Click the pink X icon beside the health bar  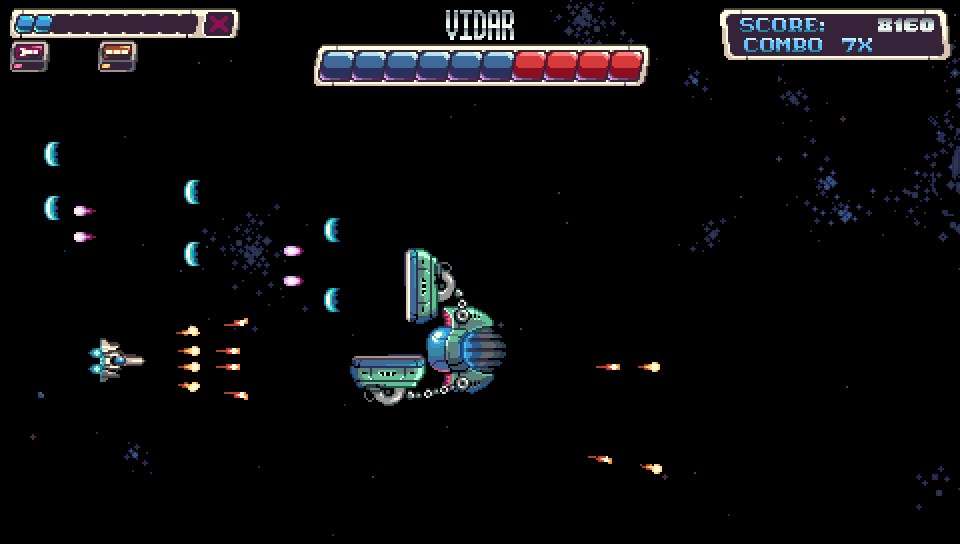pyautogui.click(x=219, y=23)
